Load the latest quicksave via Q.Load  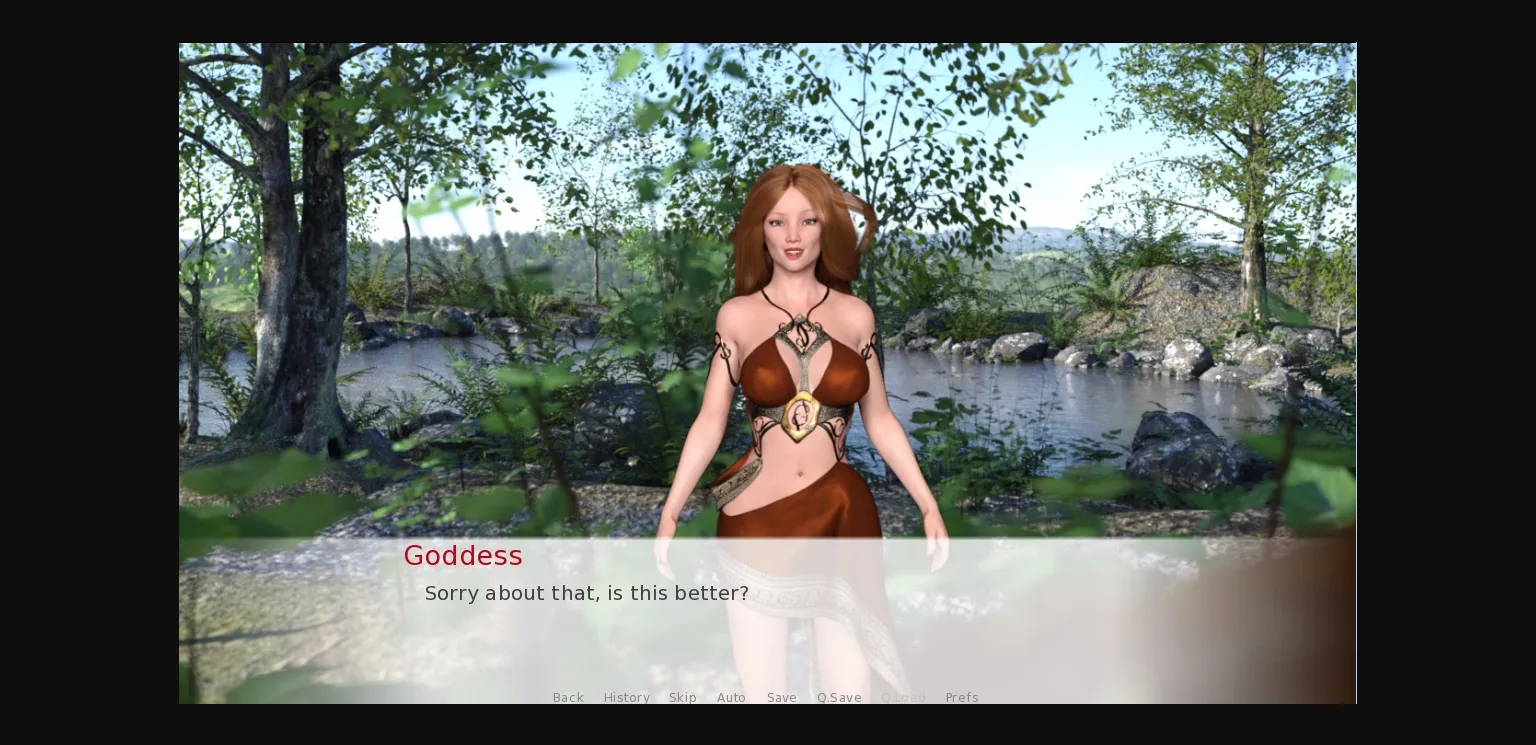(x=903, y=697)
